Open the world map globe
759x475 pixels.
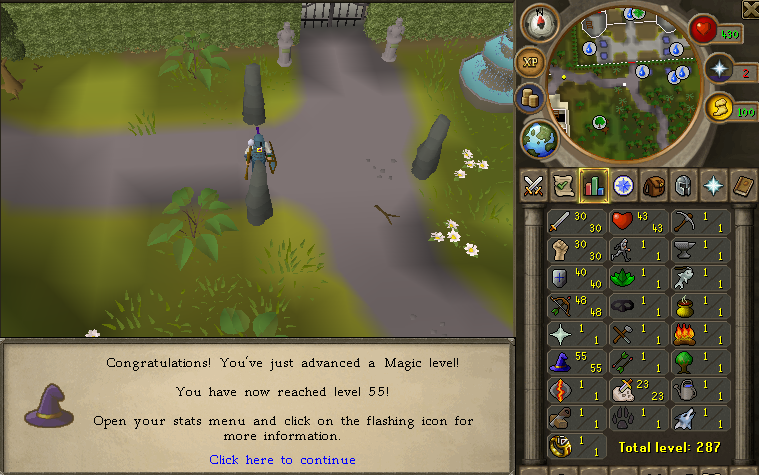pos(538,139)
